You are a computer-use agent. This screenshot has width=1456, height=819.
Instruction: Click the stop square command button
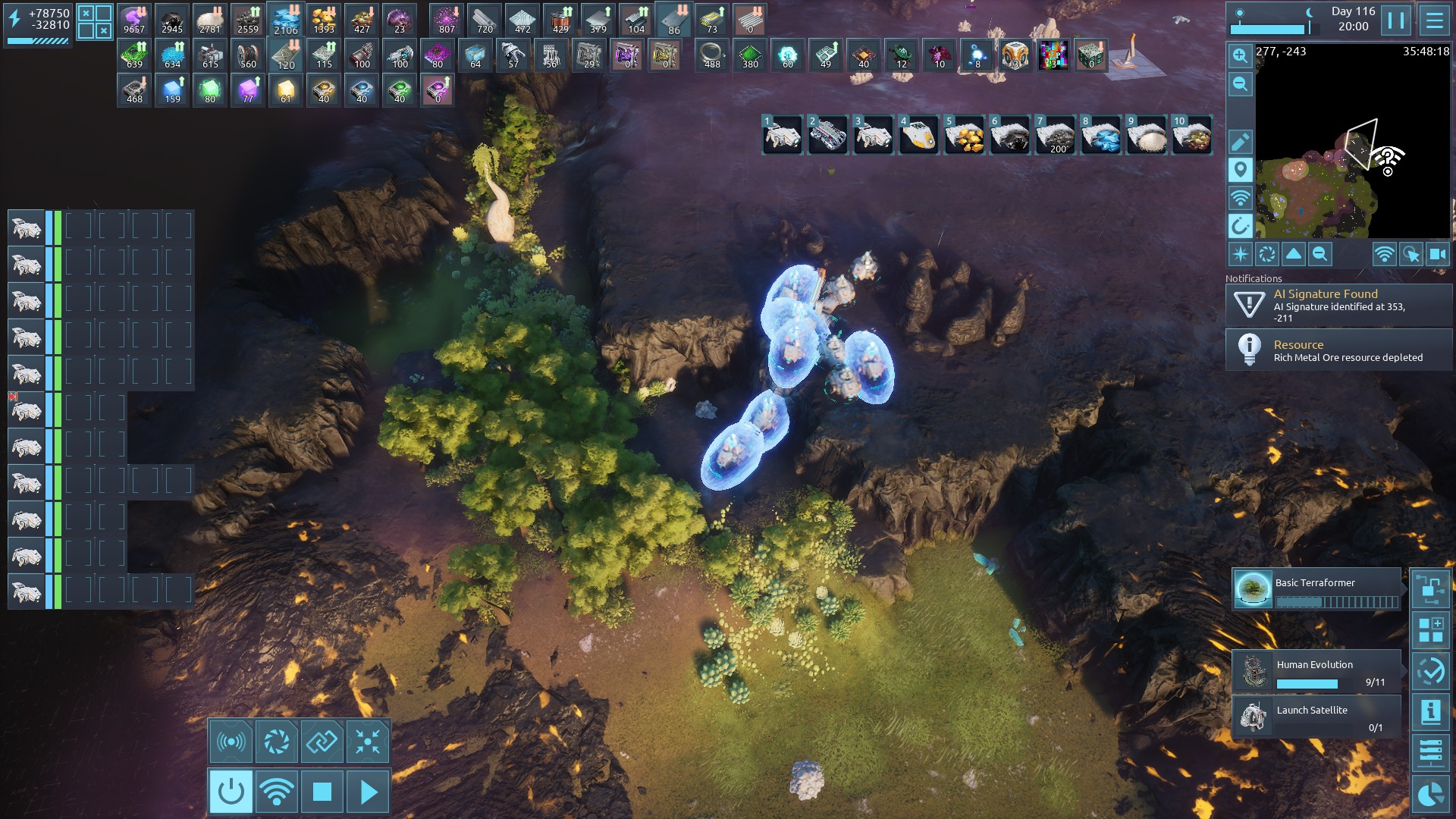(322, 792)
